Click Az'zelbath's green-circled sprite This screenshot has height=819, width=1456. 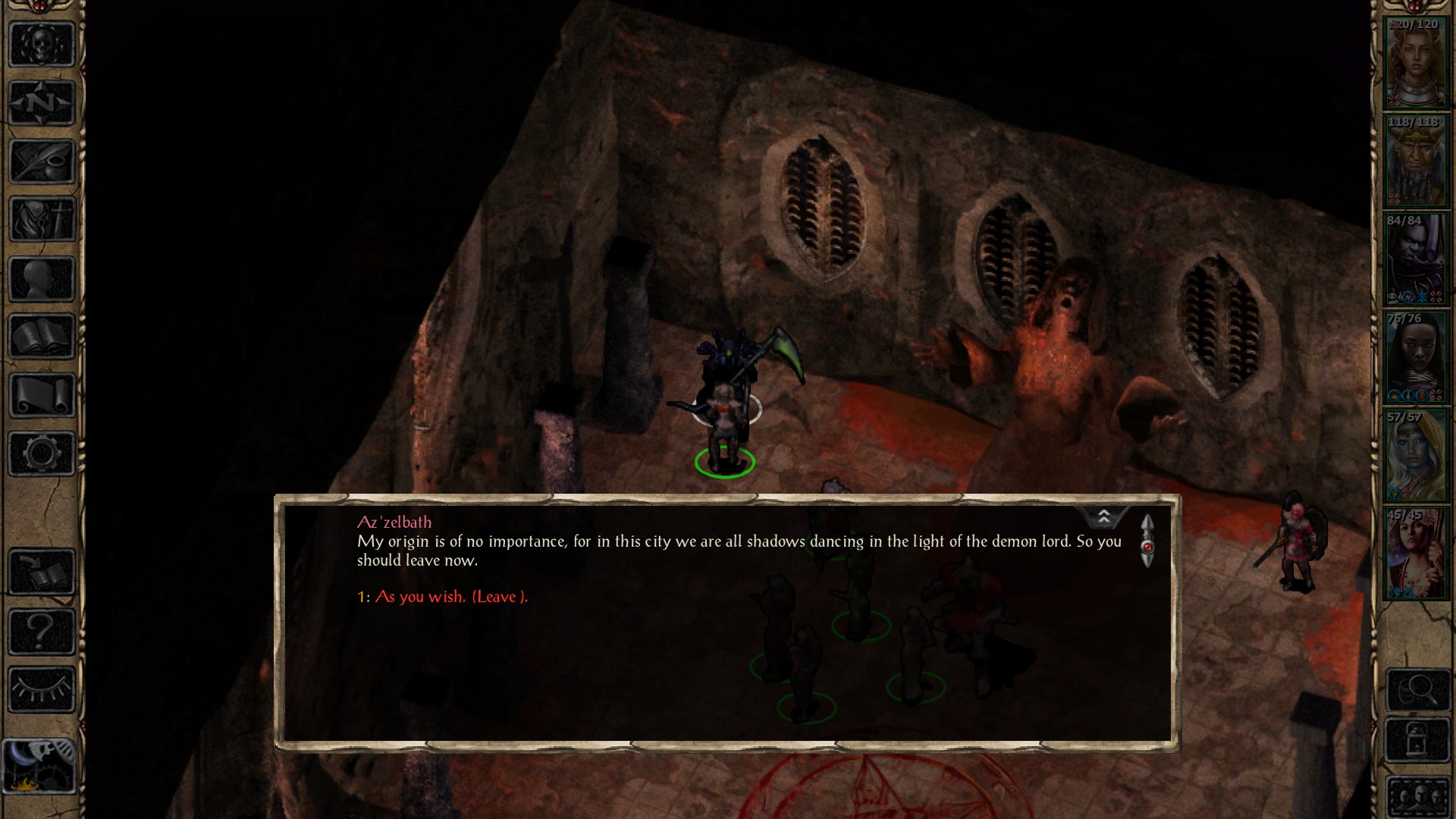point(726,440)
